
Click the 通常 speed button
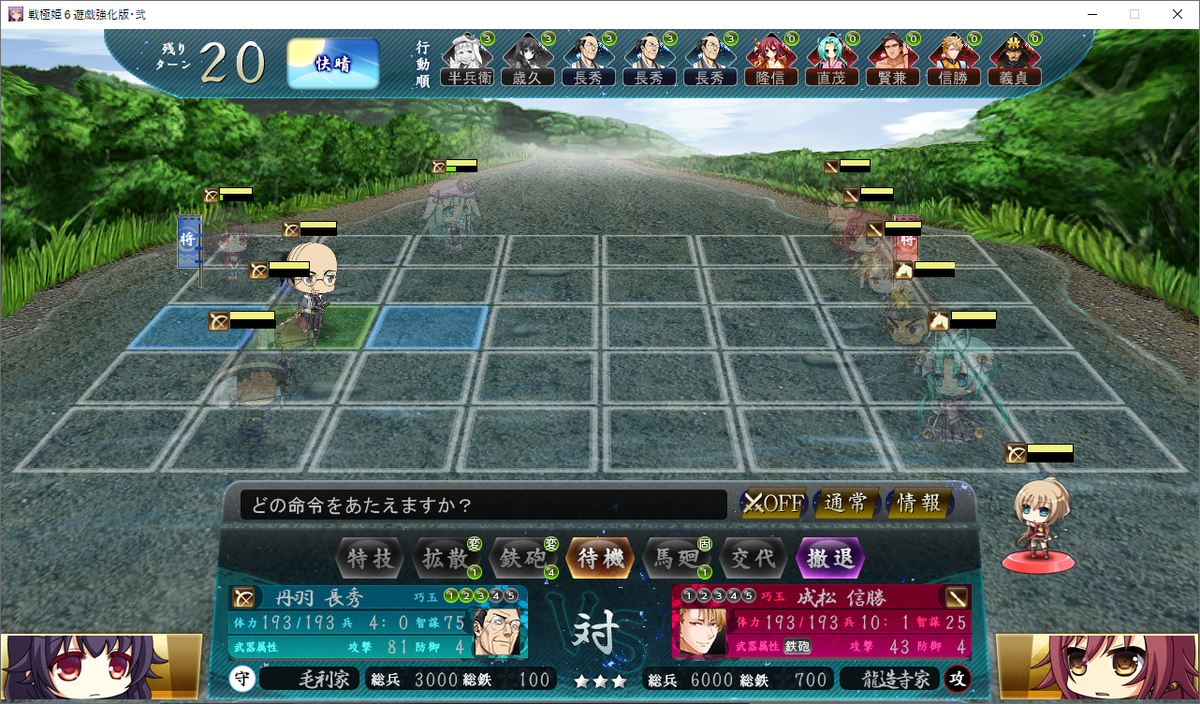[x=846, y=503]
